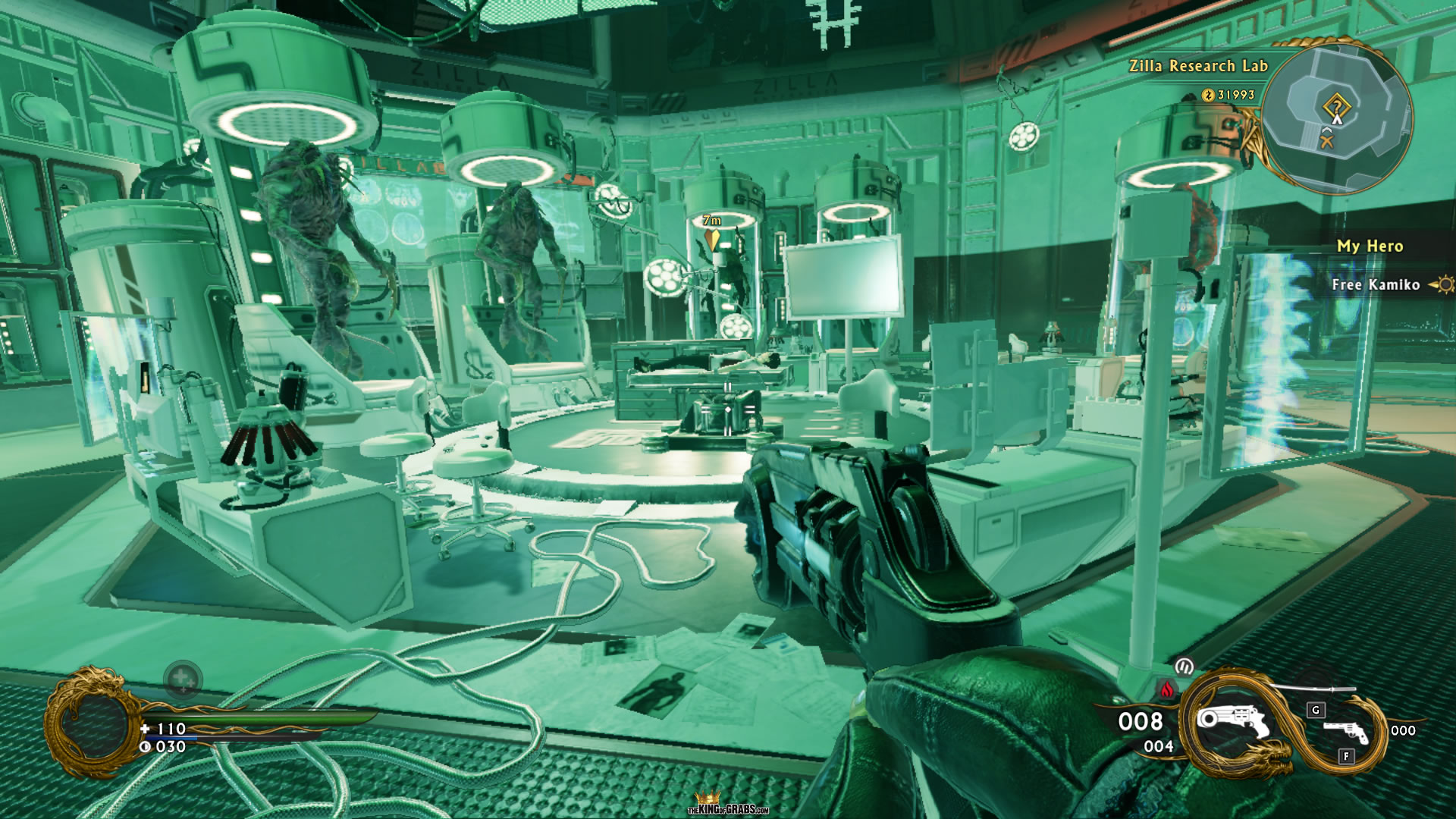This screenshot has height=819, width=1456.
Task: Expand the chevron above the minimap X marker
Action: [1327, 130]
